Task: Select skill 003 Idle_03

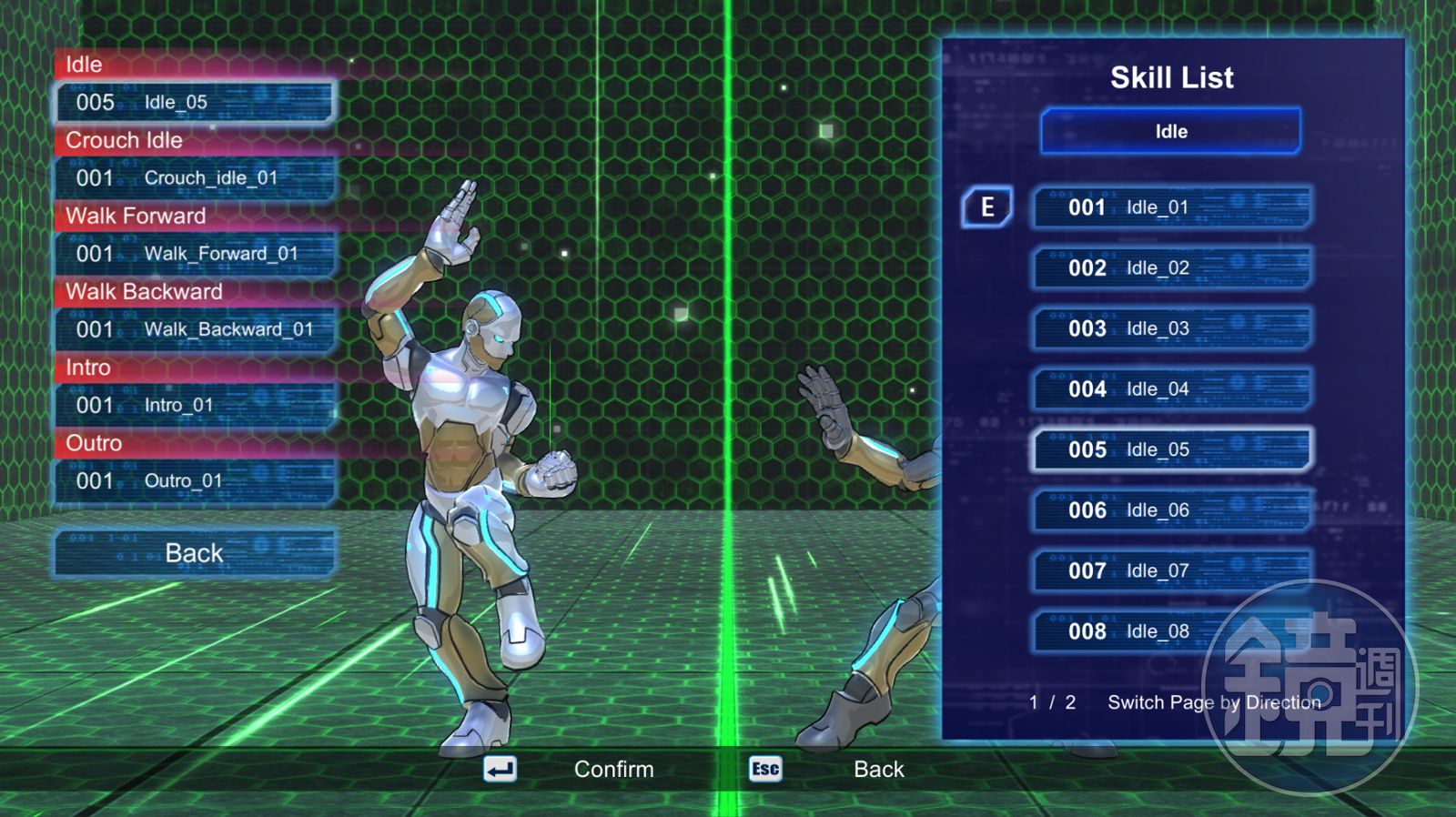Action: coord(1171,328)
